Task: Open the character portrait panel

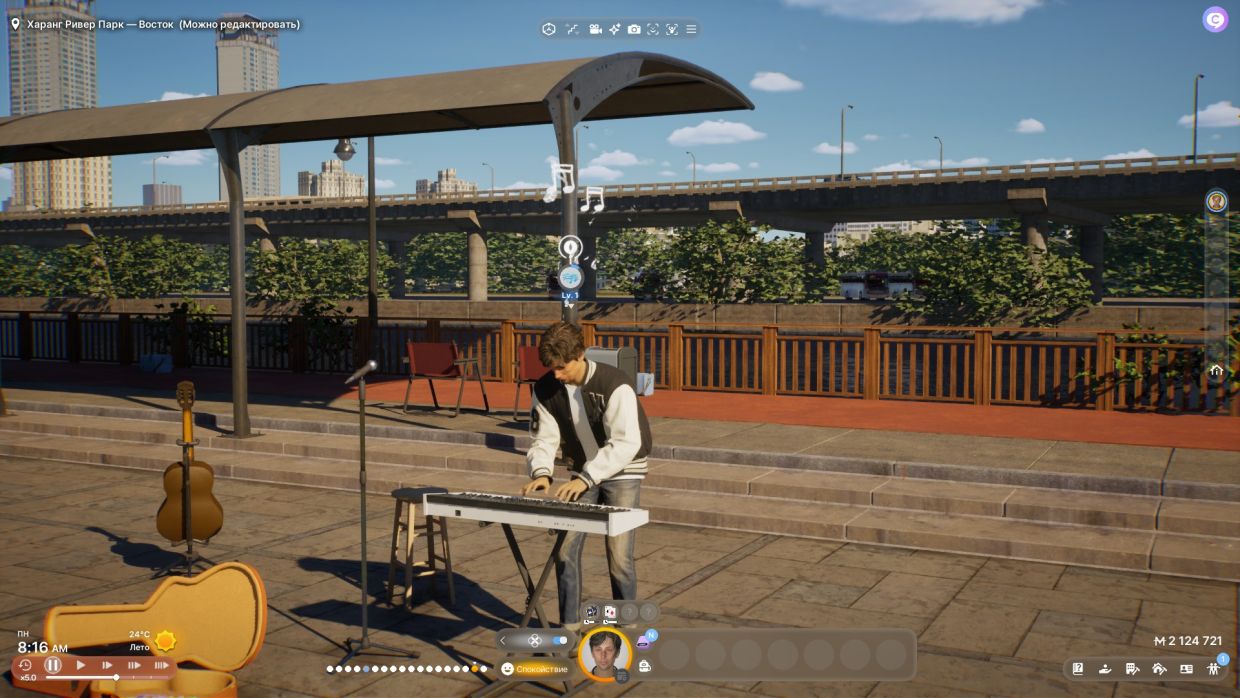Action: 604,654
